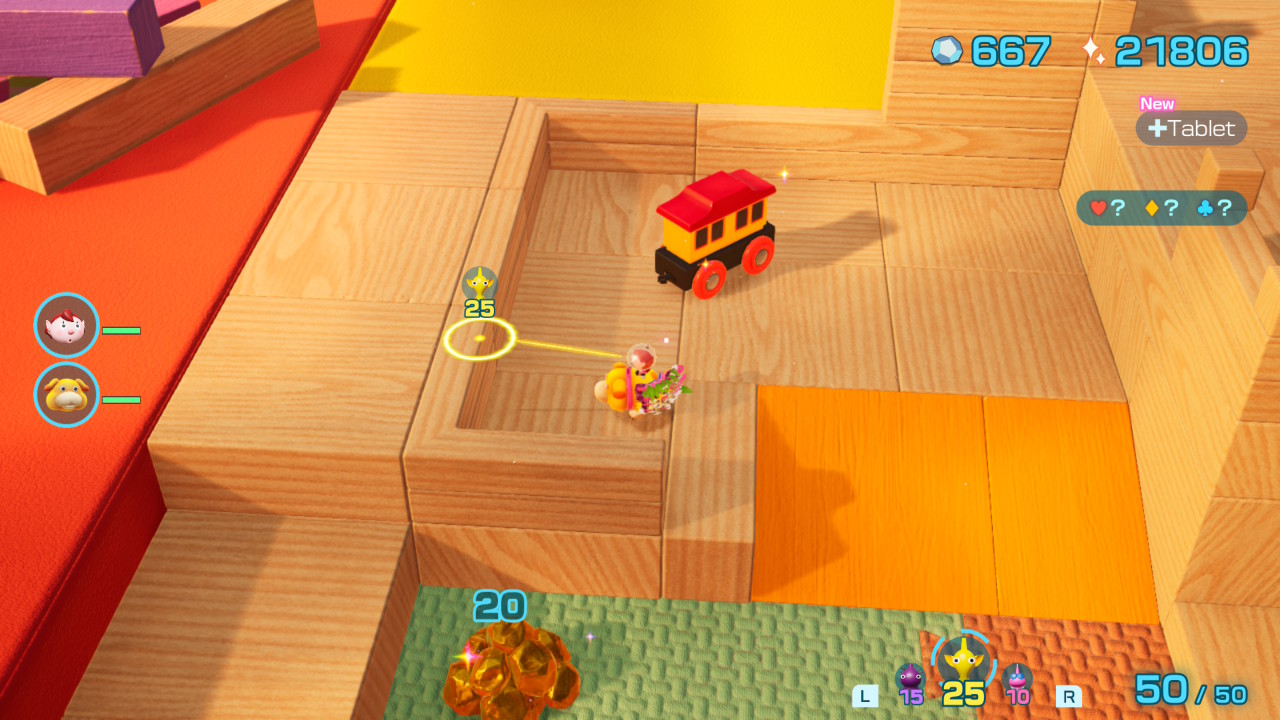This screenshot has width=1280, height=720.
Task: Pick the pink winged Pikmin icon
Action: coord(1017,678)
